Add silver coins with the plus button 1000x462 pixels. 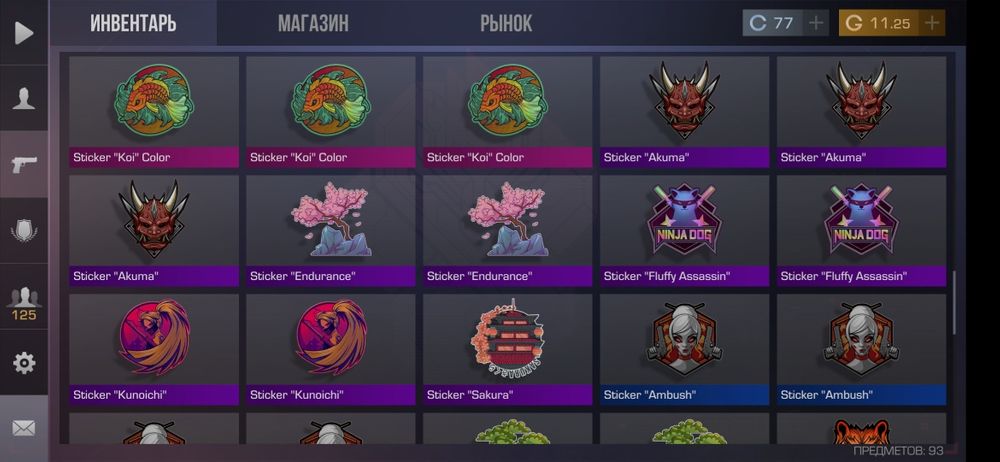(x=816, y=23)
